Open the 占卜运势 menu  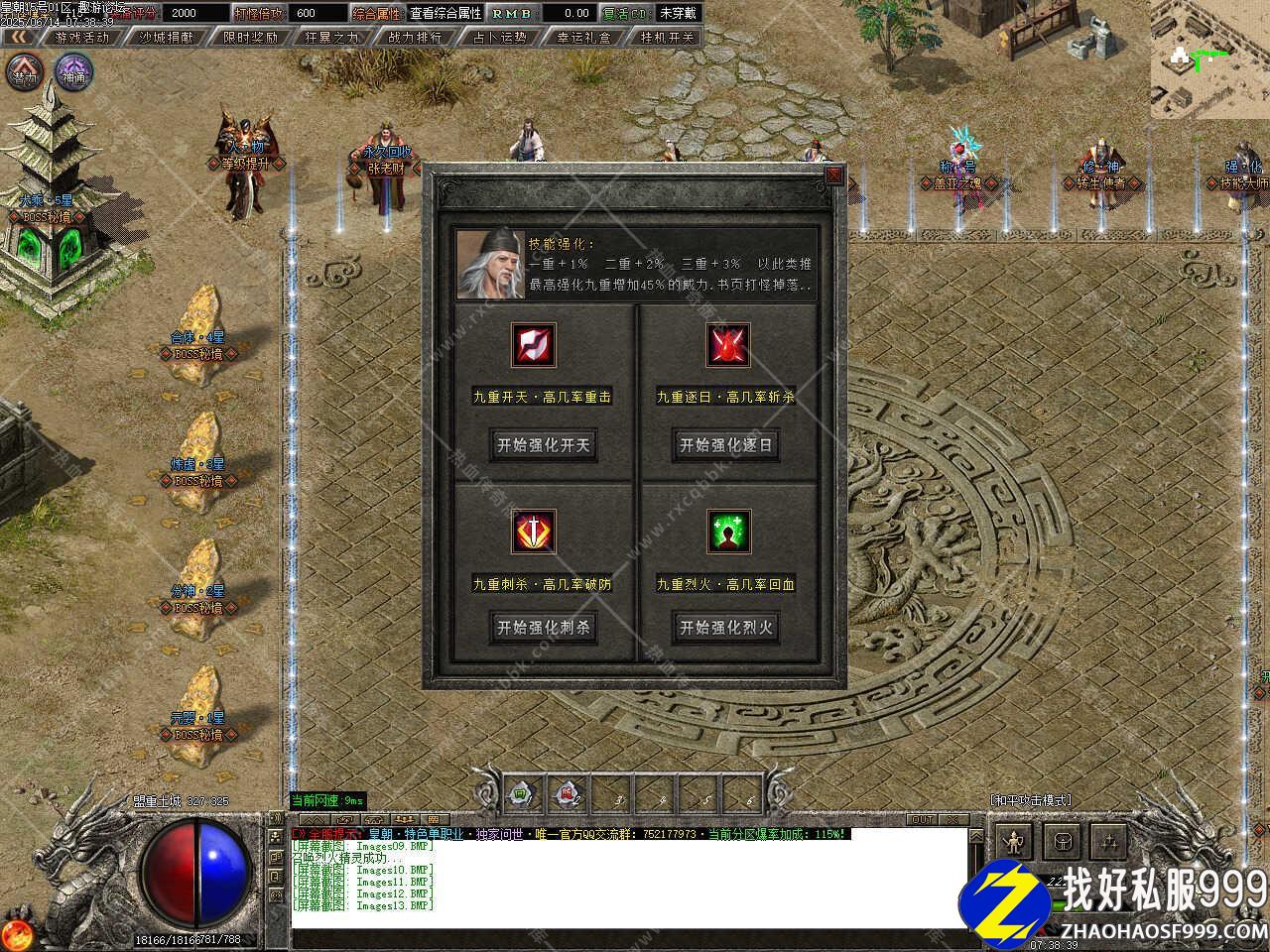pyautogui.click(x=499, y=37)
